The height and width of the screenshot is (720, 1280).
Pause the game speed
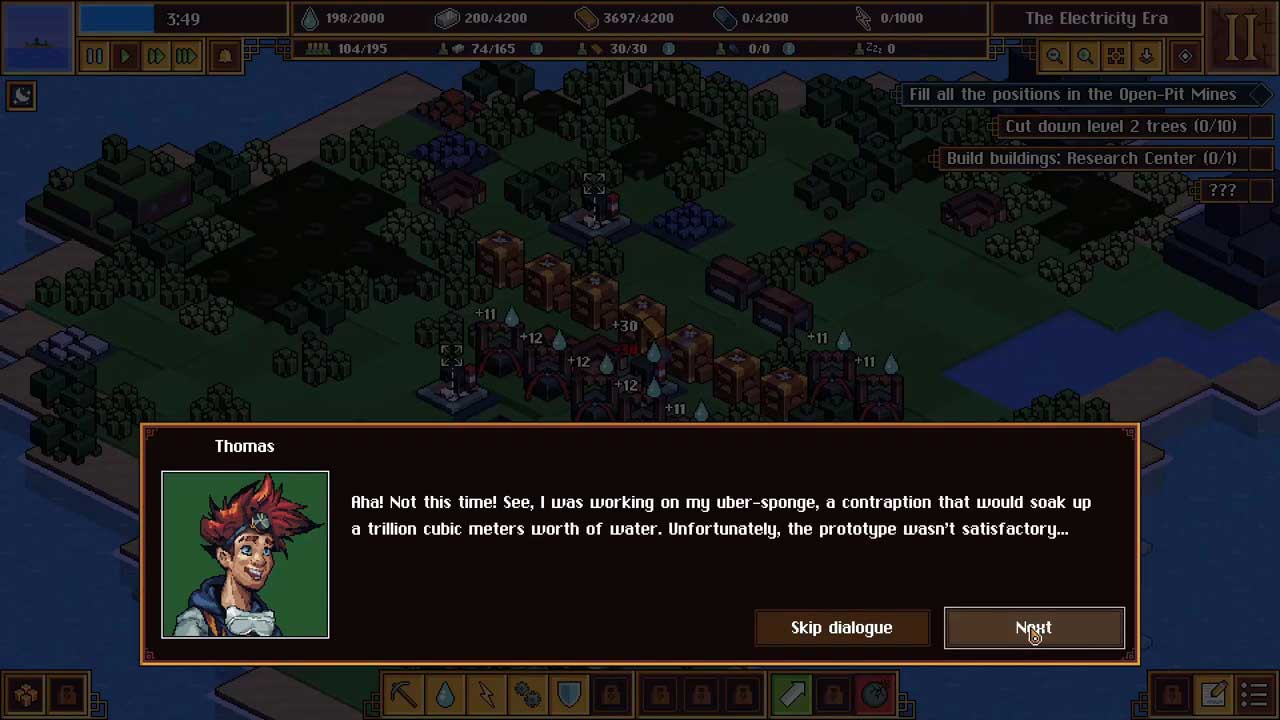tap(94, 57)
